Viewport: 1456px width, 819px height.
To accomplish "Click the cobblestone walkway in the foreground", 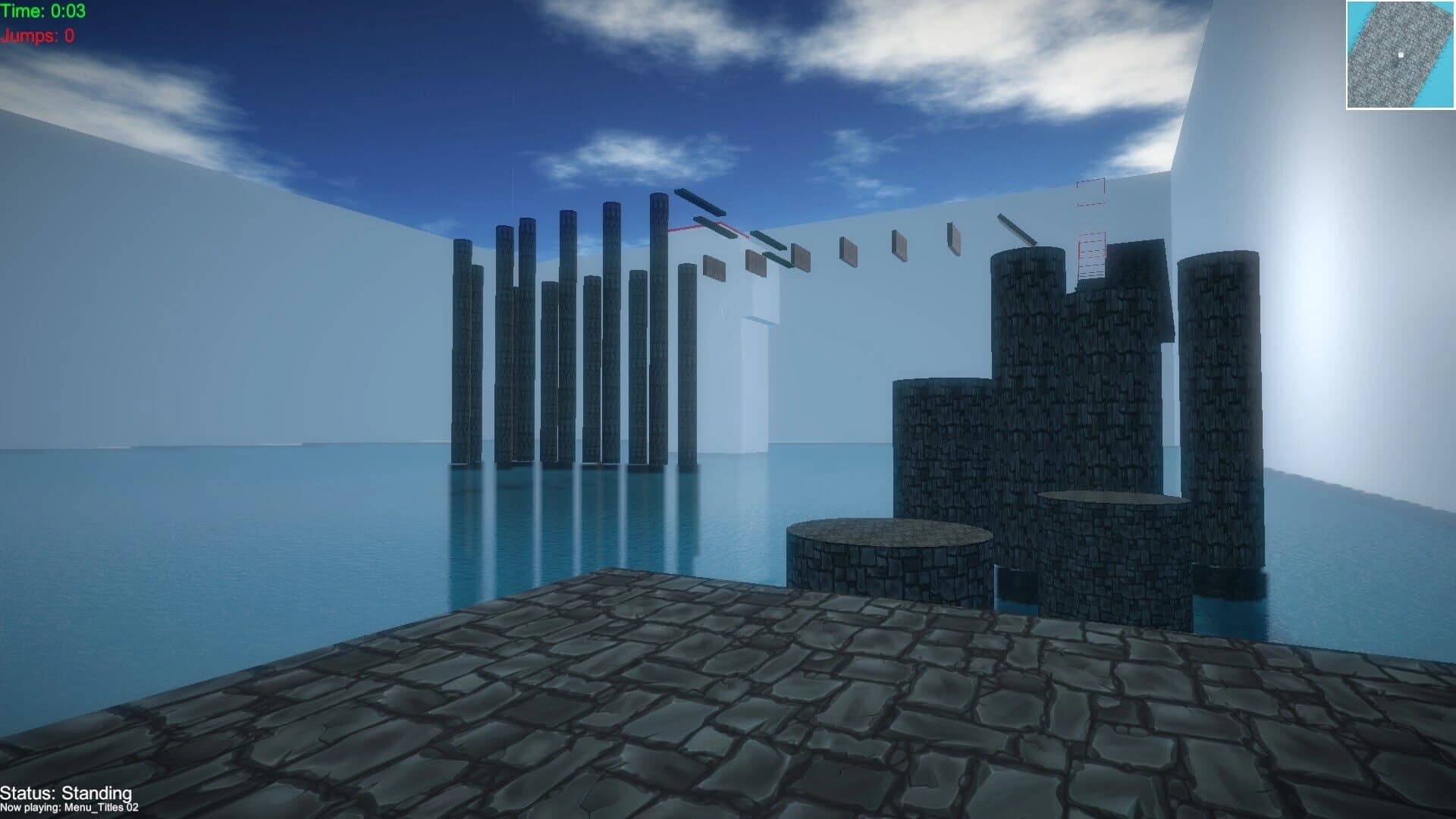I will (x=682, y=720).
